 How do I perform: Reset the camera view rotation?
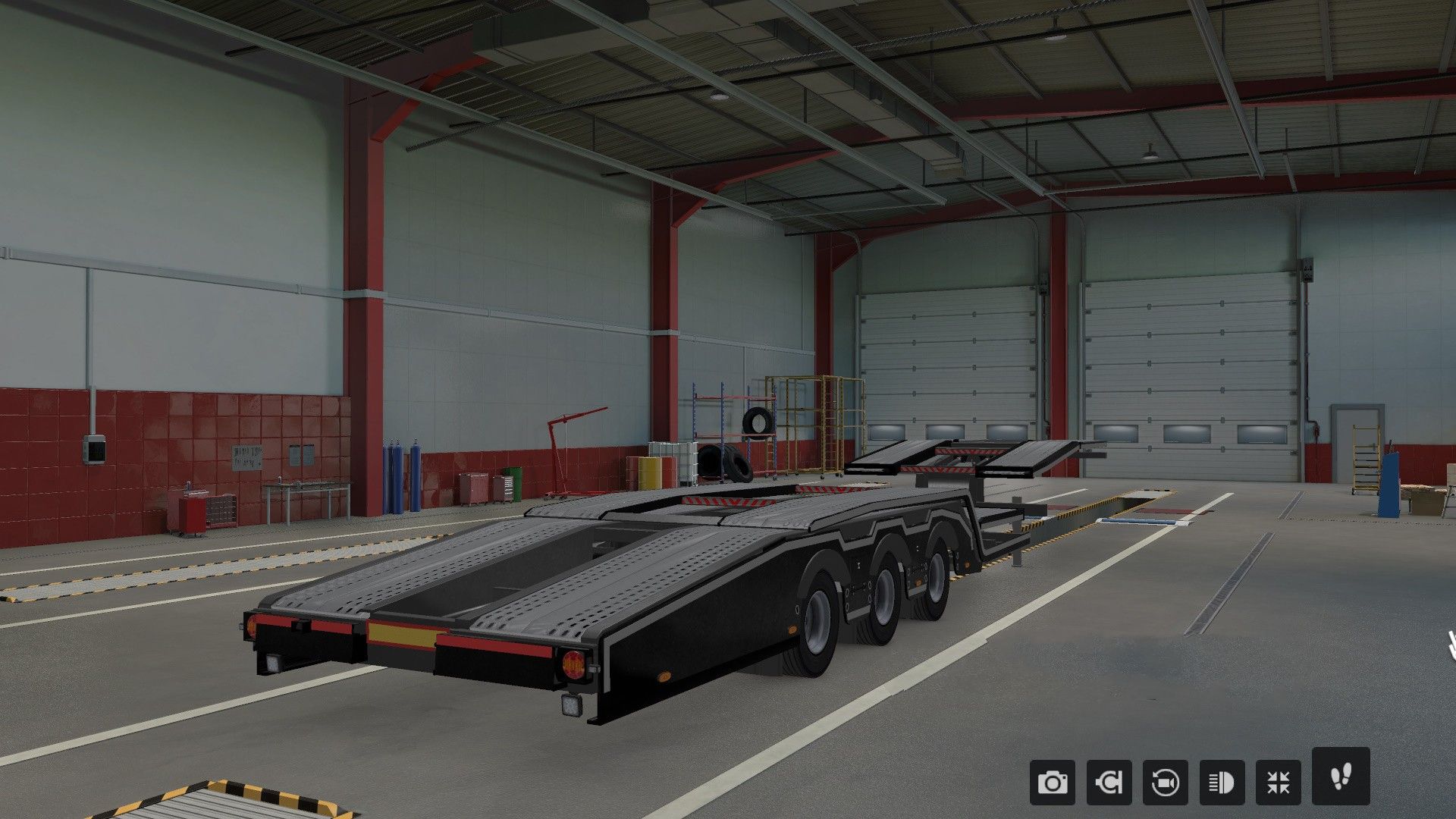pyautogui.click(x=1165, y=782)
